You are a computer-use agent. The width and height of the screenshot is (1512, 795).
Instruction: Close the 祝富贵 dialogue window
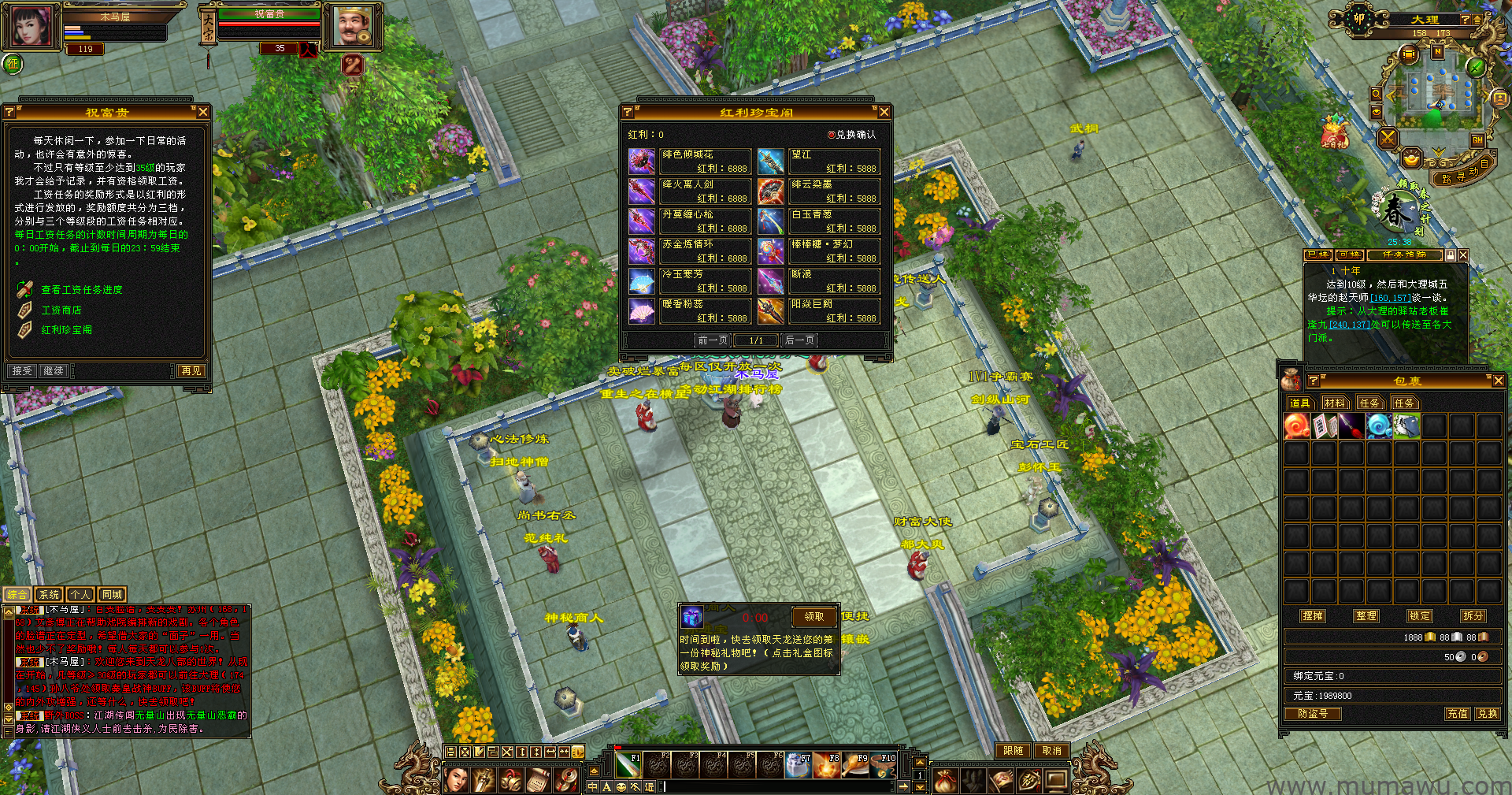[203, 112]
